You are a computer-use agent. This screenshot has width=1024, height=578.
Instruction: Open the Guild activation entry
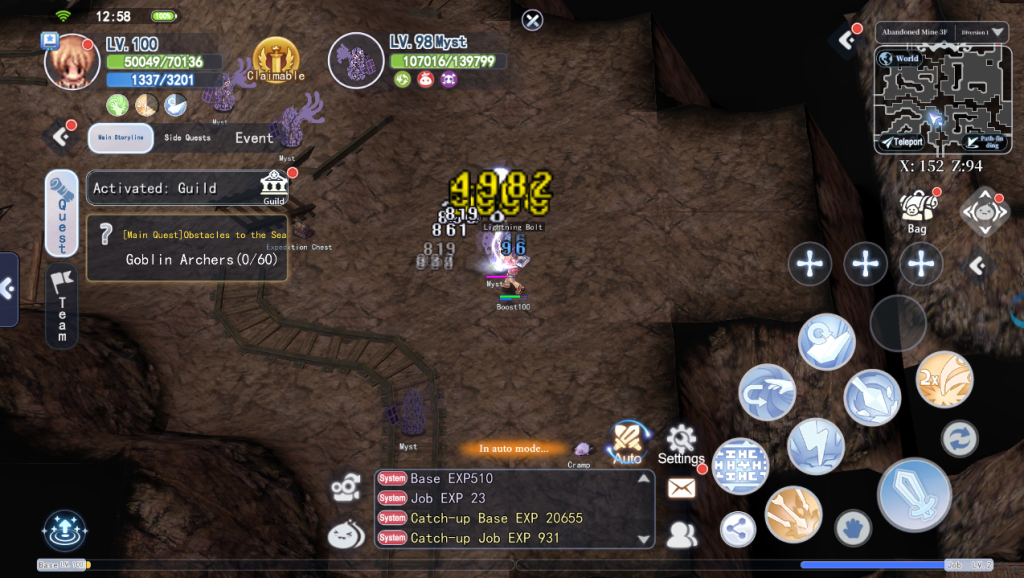tap(189, 188)
